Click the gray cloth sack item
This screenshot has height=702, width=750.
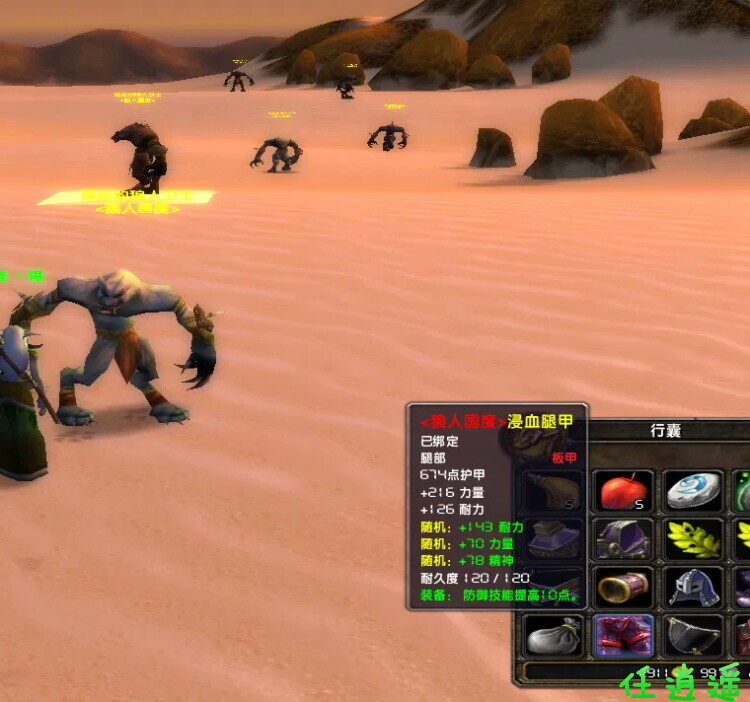[x=552, y=635]
